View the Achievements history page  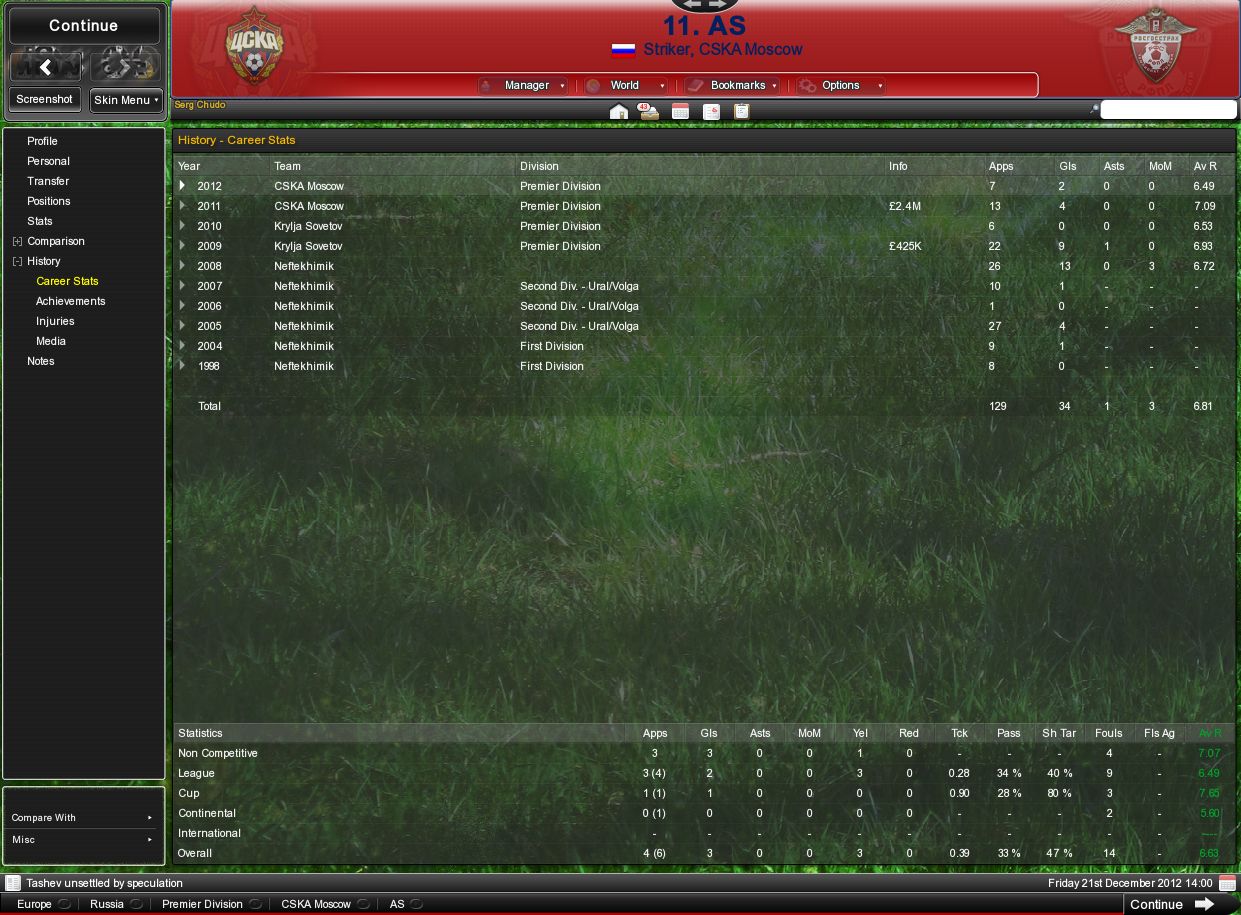70,301
